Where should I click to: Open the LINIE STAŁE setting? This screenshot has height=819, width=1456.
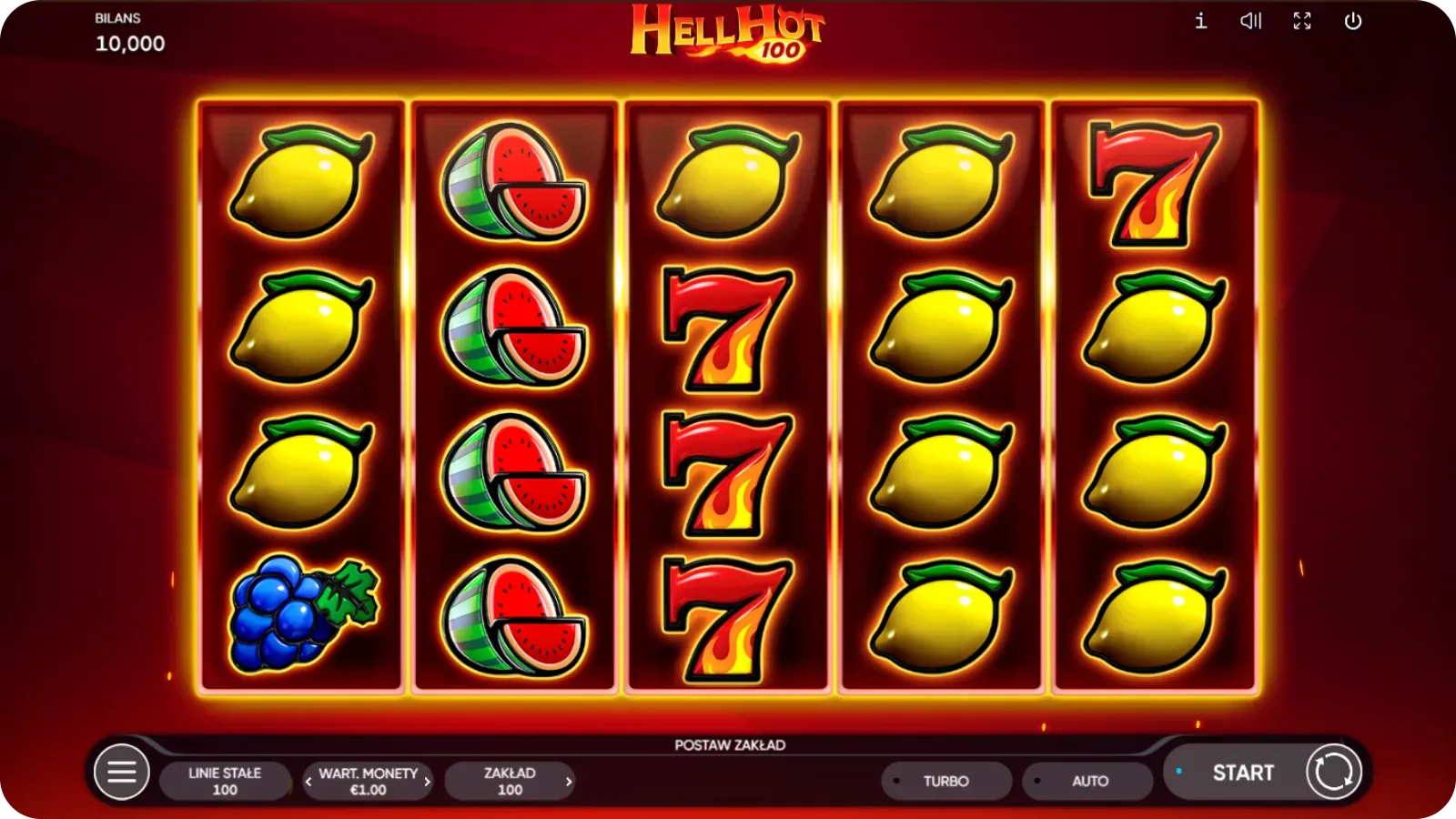(226, 780)
